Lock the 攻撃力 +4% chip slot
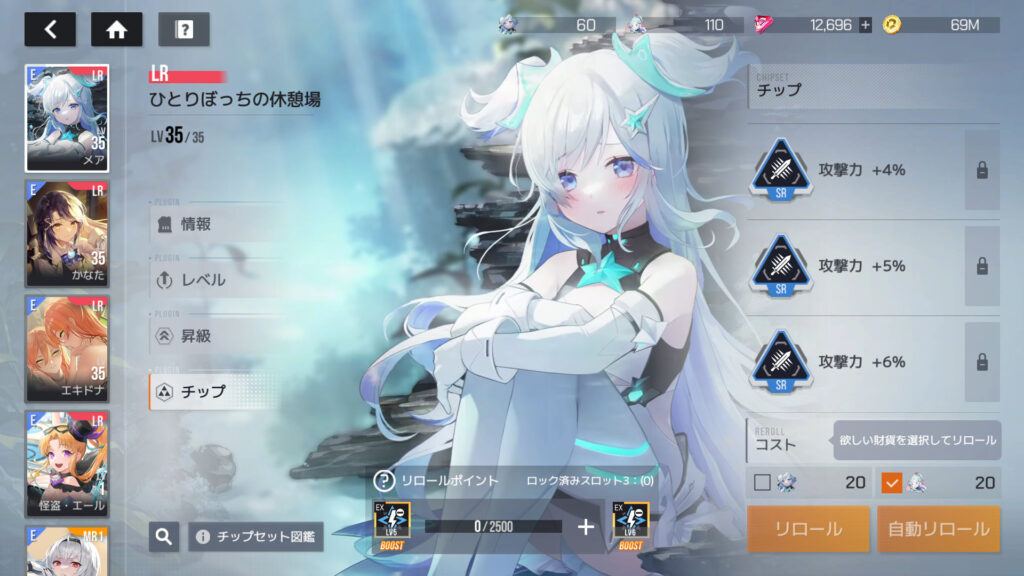 [982, 170]
